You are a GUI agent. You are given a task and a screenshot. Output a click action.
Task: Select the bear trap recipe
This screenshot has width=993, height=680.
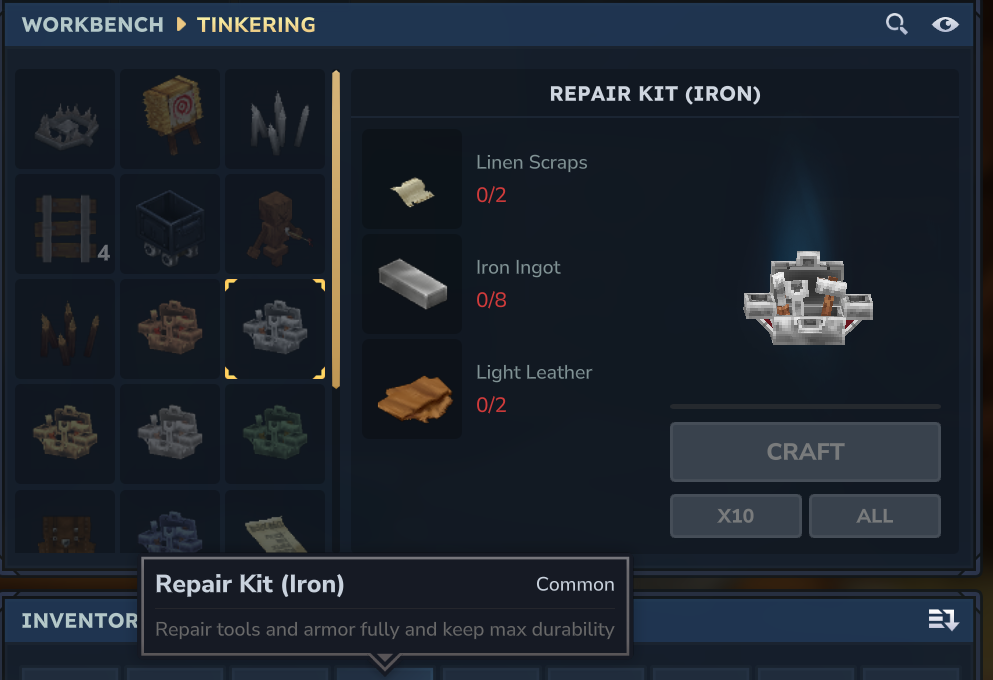(x=66, y=119)
